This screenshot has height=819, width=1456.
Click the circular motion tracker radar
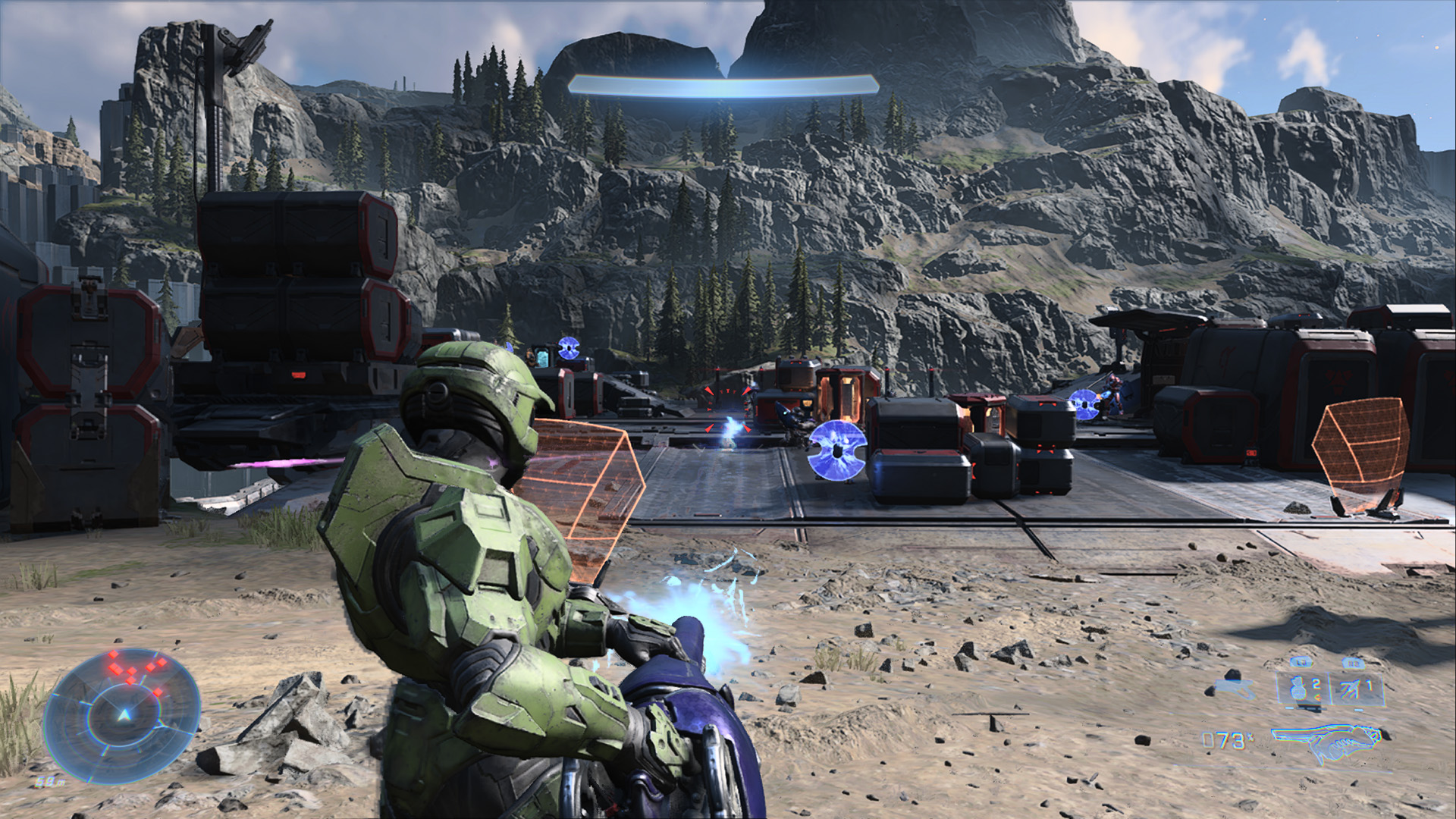coord(122,715)
